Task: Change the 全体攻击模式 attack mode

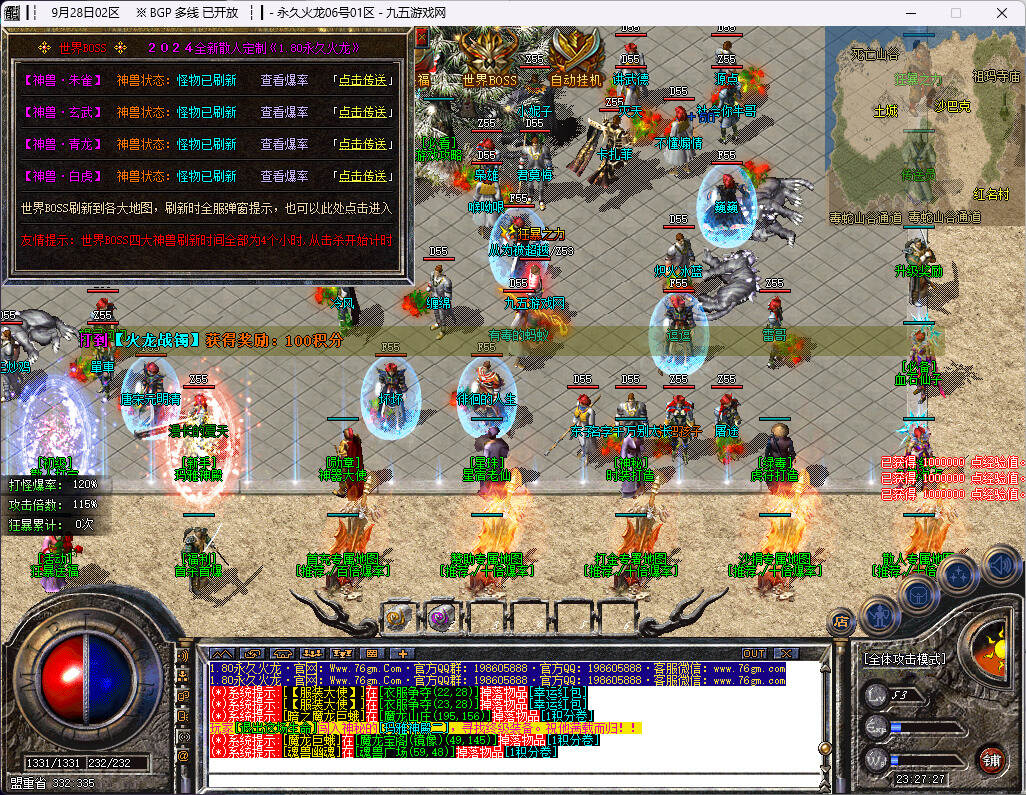Action: pyautogui.click(x=904, y=659)
